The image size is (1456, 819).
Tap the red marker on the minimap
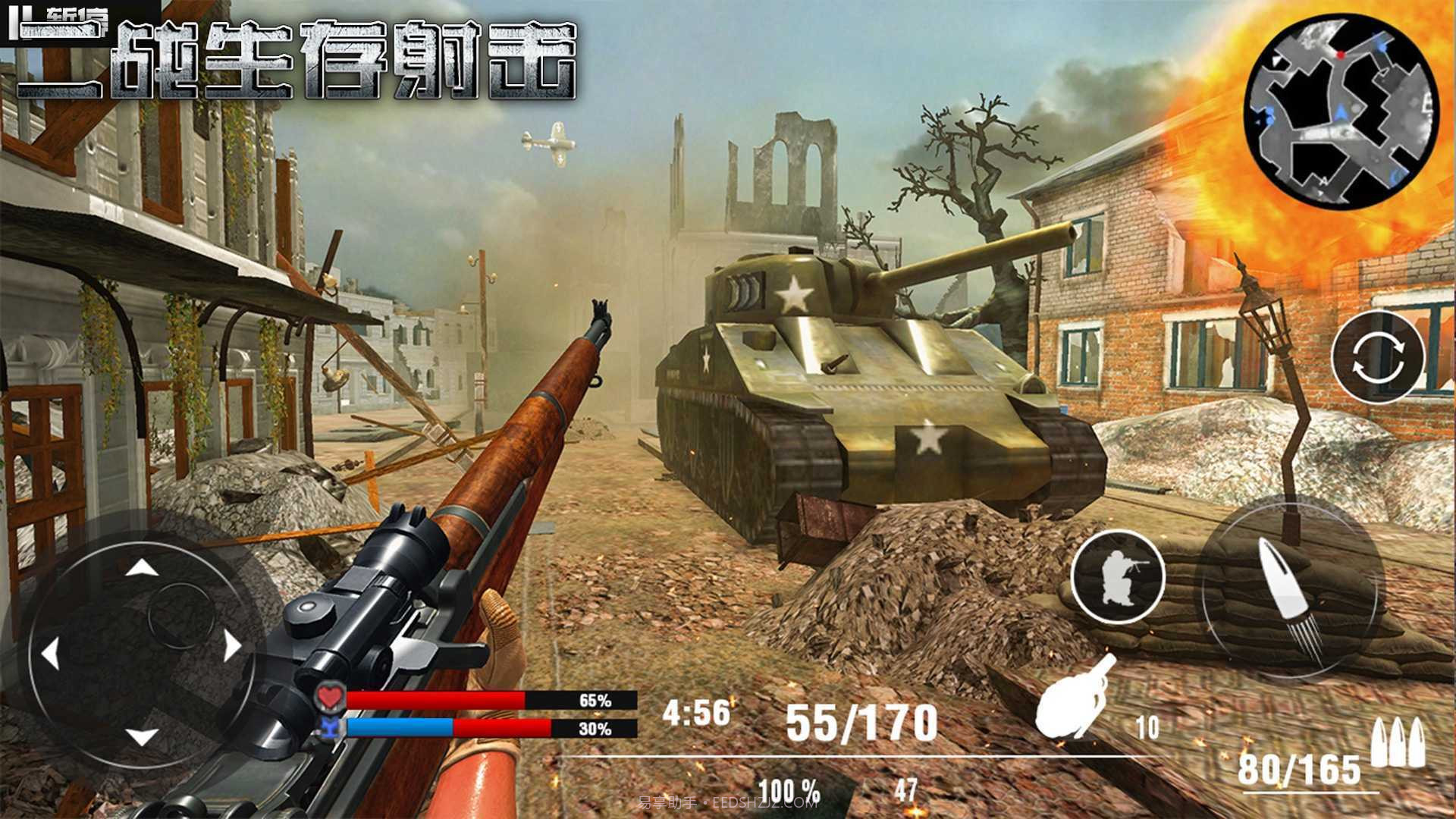point(1340,55)
